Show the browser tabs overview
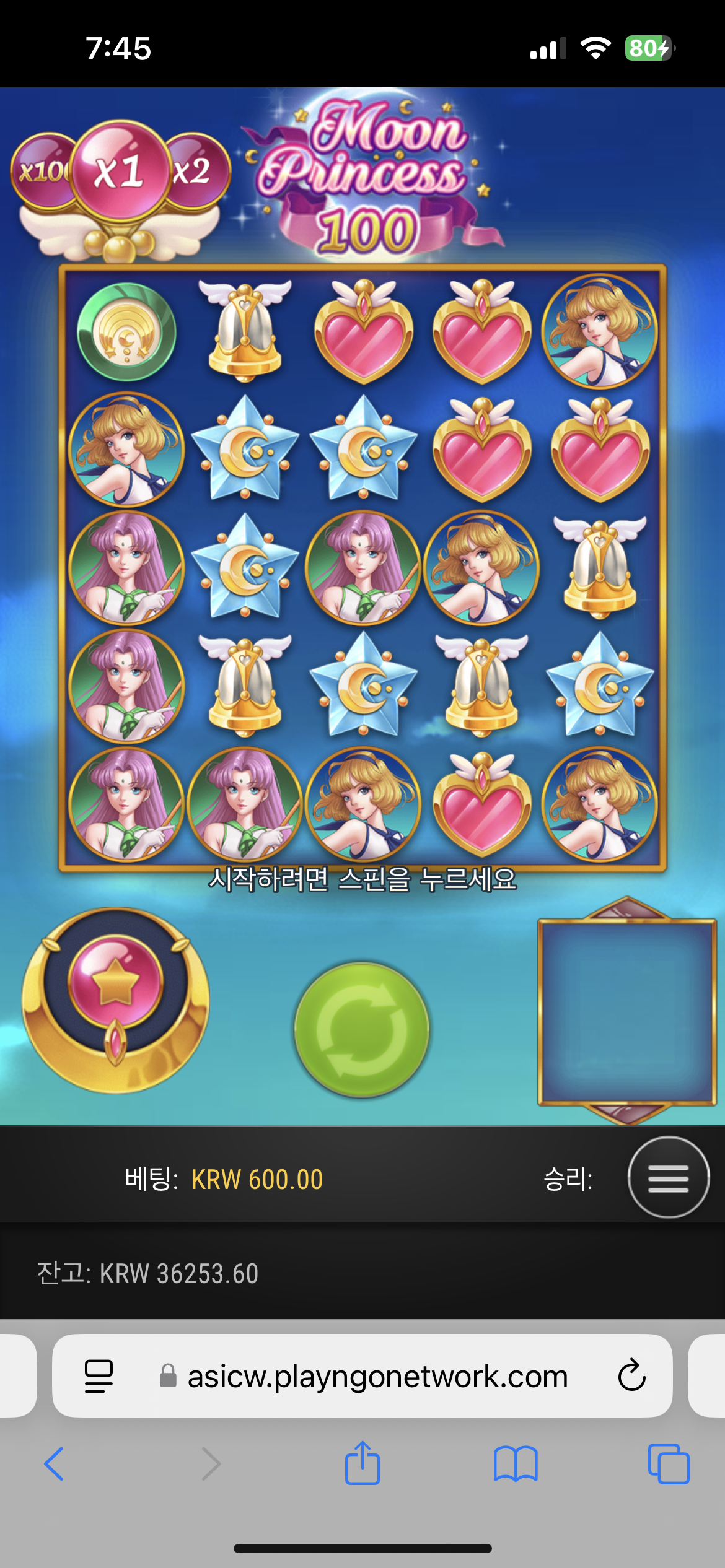Image resolution: width=725 pixels, height=1568 pixels. tap(668, 1463)
